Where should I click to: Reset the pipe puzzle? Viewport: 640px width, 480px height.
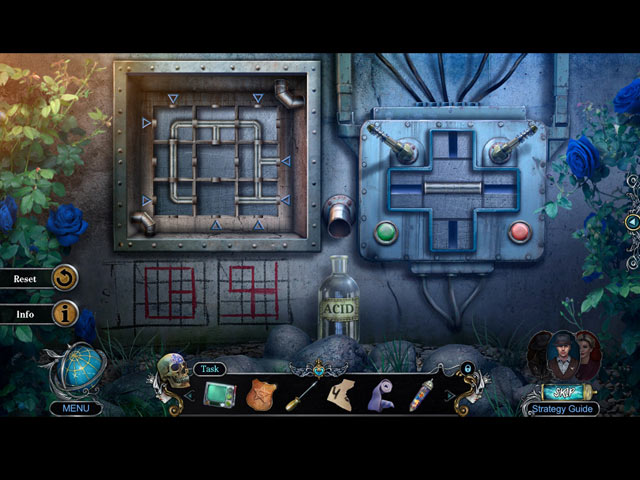tap(65, 278)
